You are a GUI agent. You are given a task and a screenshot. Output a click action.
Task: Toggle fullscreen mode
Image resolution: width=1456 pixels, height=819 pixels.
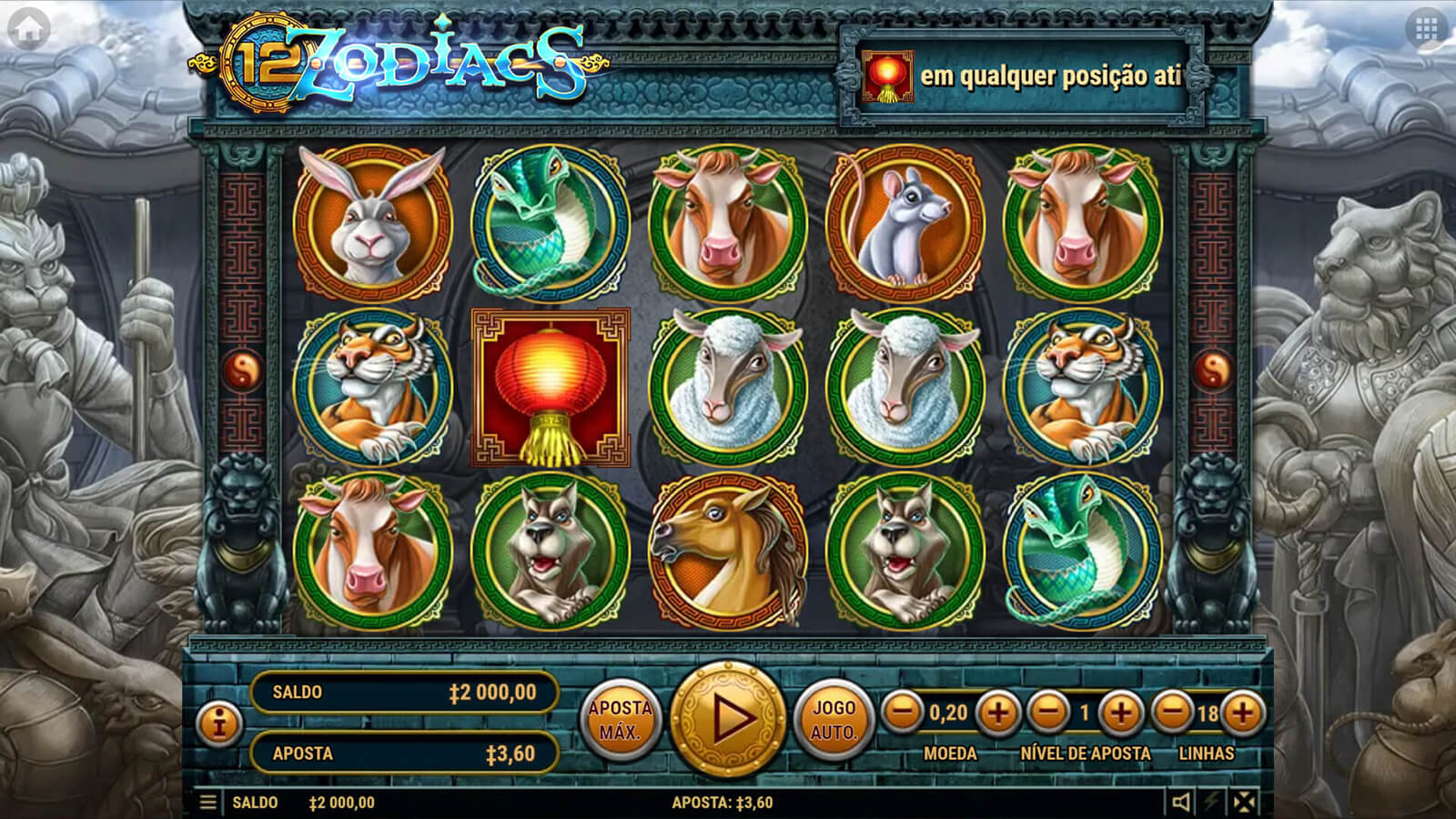click(x=1244, y=802)
